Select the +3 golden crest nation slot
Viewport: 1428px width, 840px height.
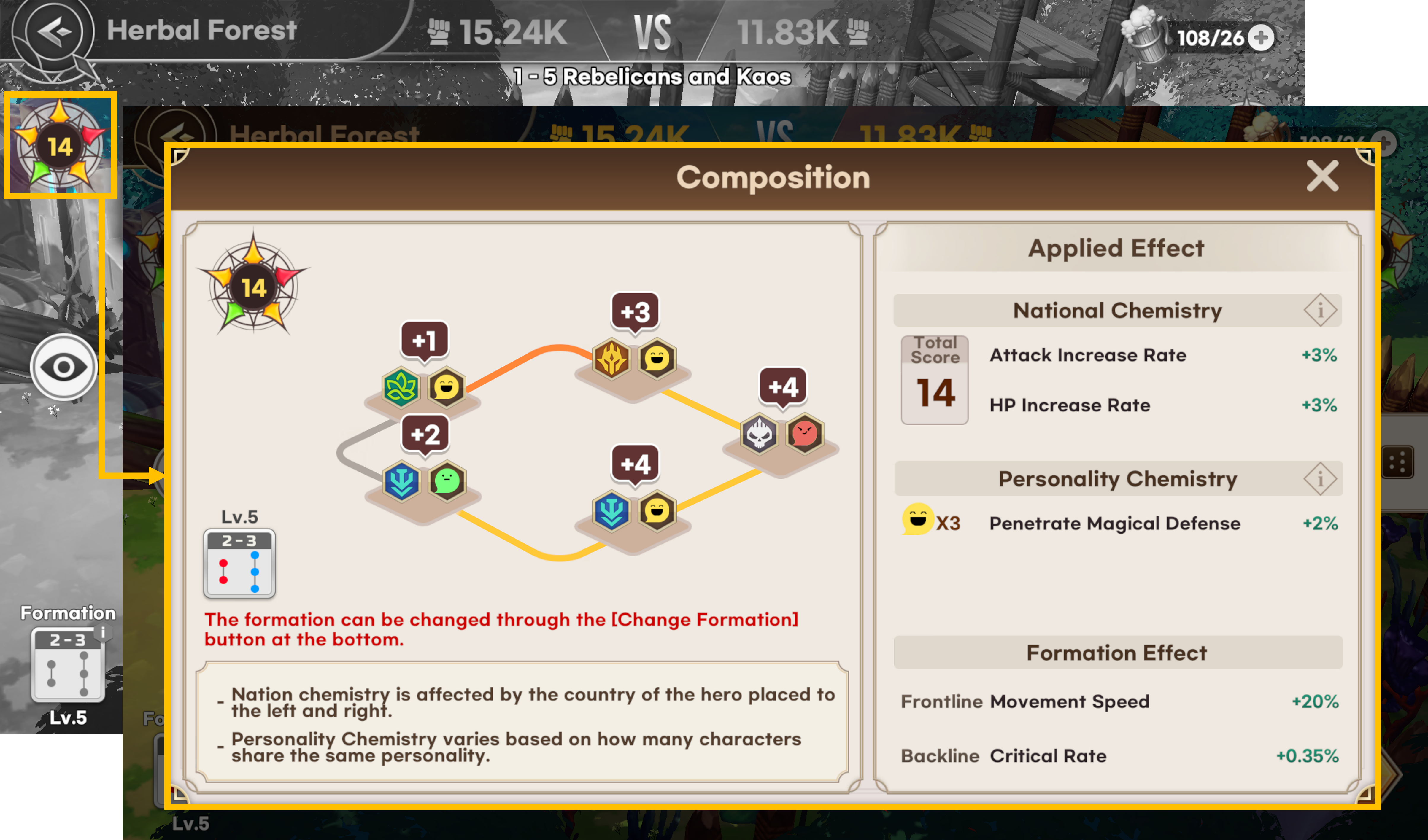611,359
